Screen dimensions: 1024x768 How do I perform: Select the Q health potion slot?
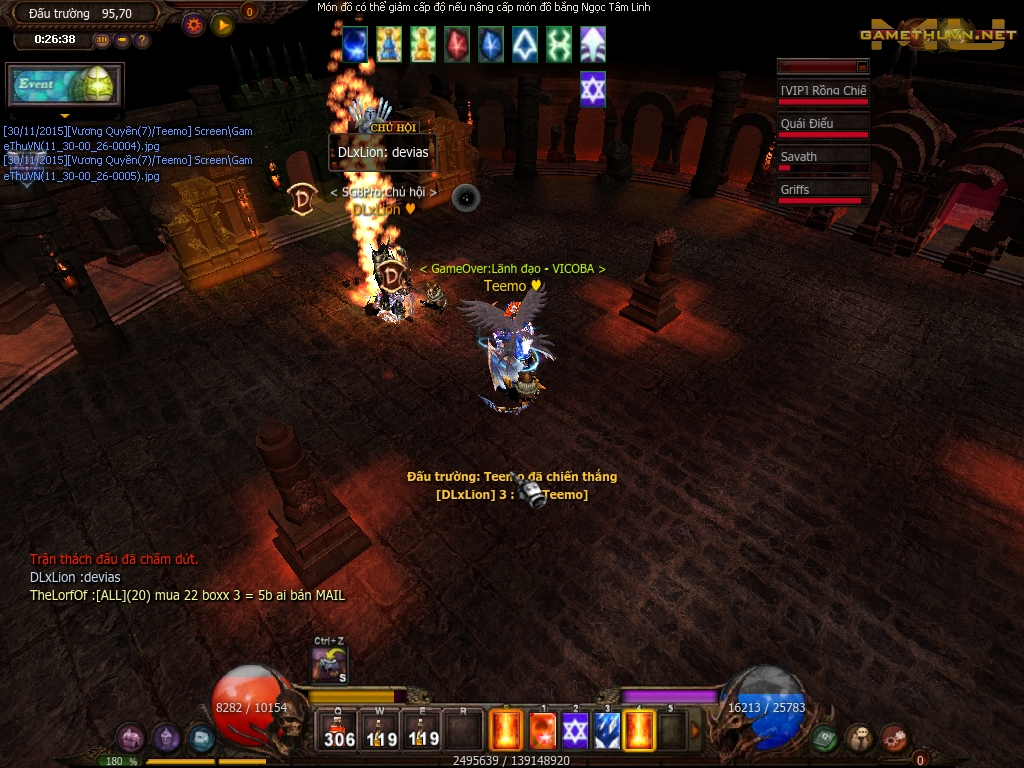tap(339, 730)
